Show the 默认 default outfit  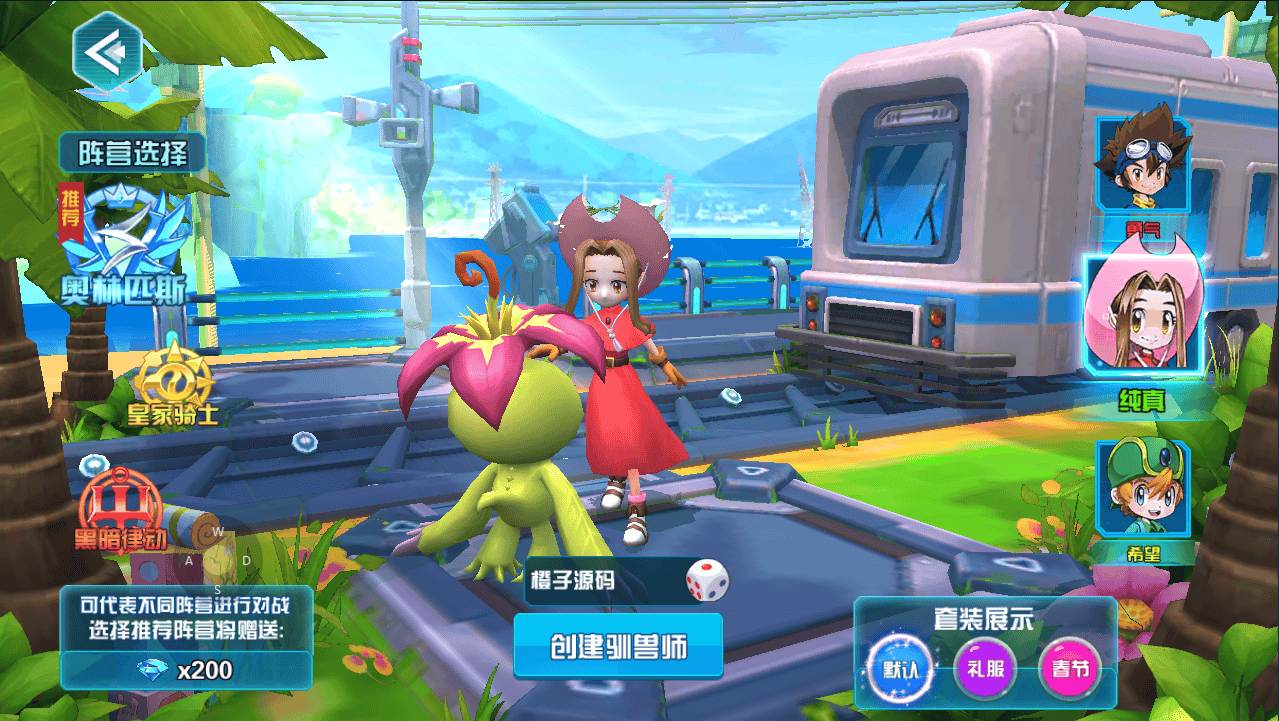pyautogui.click(x=899, y=667)
